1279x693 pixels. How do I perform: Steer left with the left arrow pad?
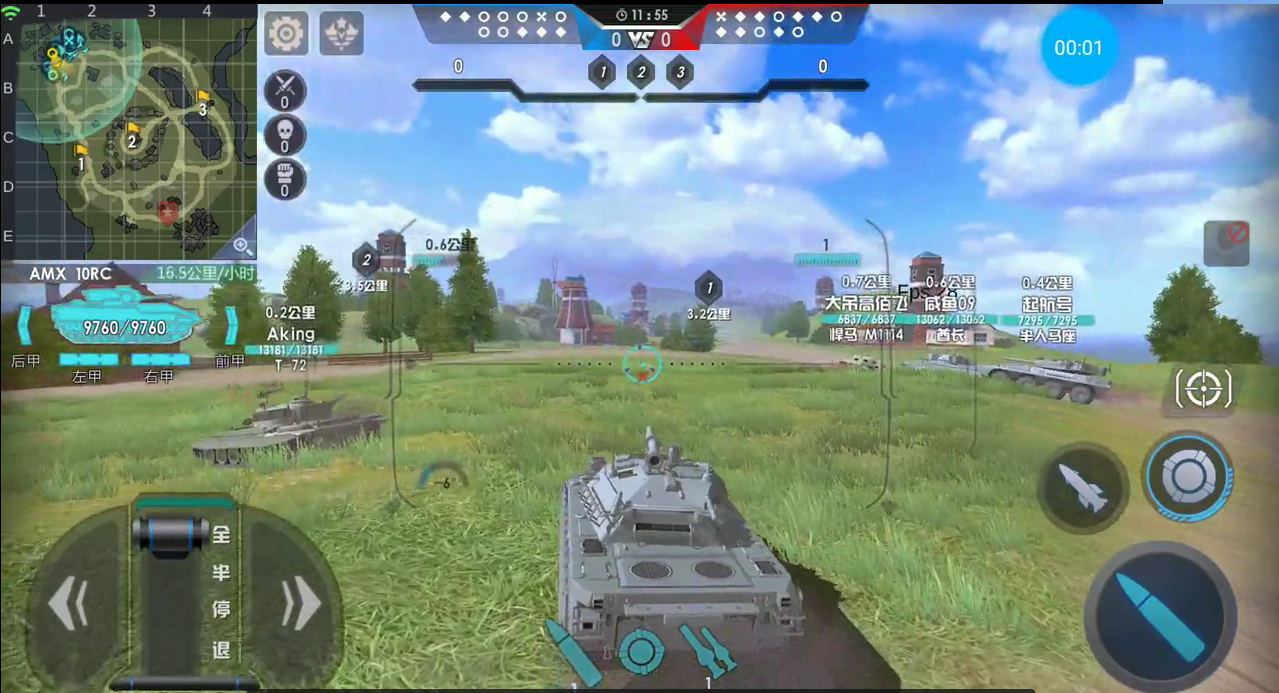point(70,604)
